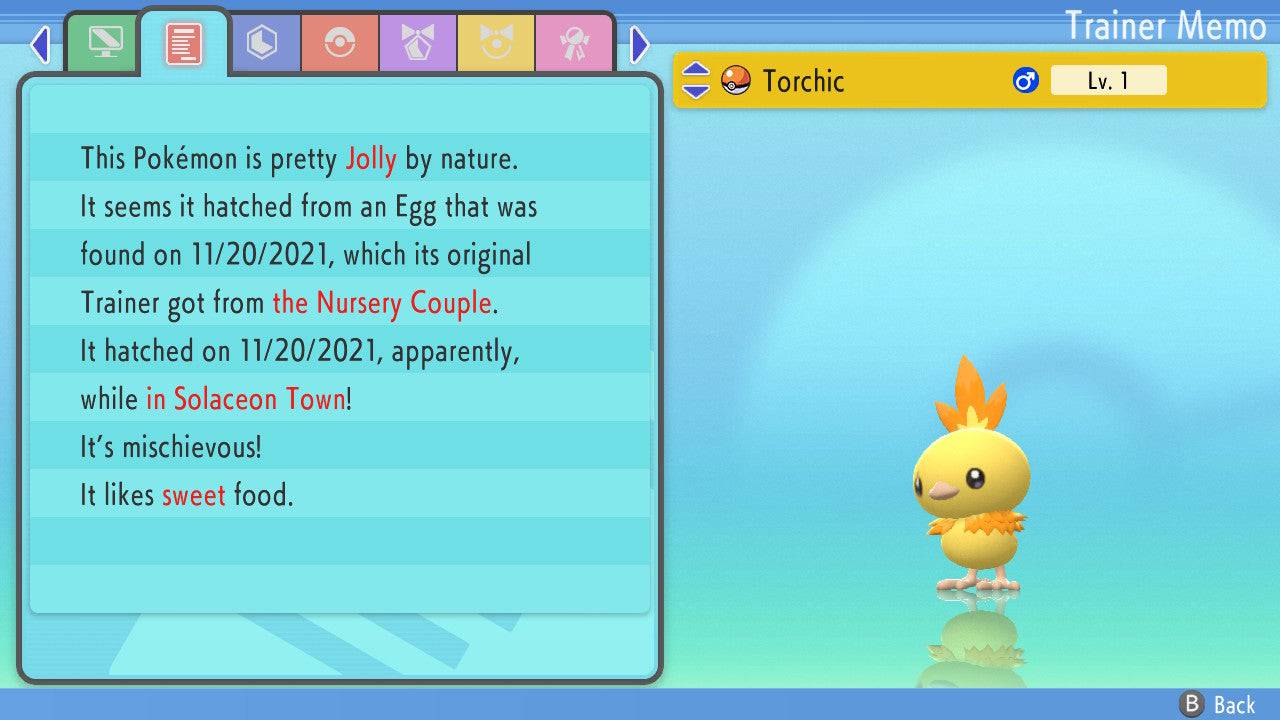Open the blue hexagon stats tab

coord(262,43)
